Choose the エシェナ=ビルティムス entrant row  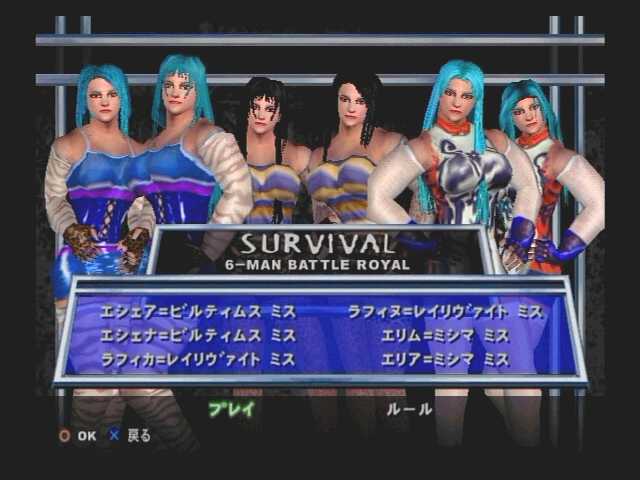(x=197, y=336)
